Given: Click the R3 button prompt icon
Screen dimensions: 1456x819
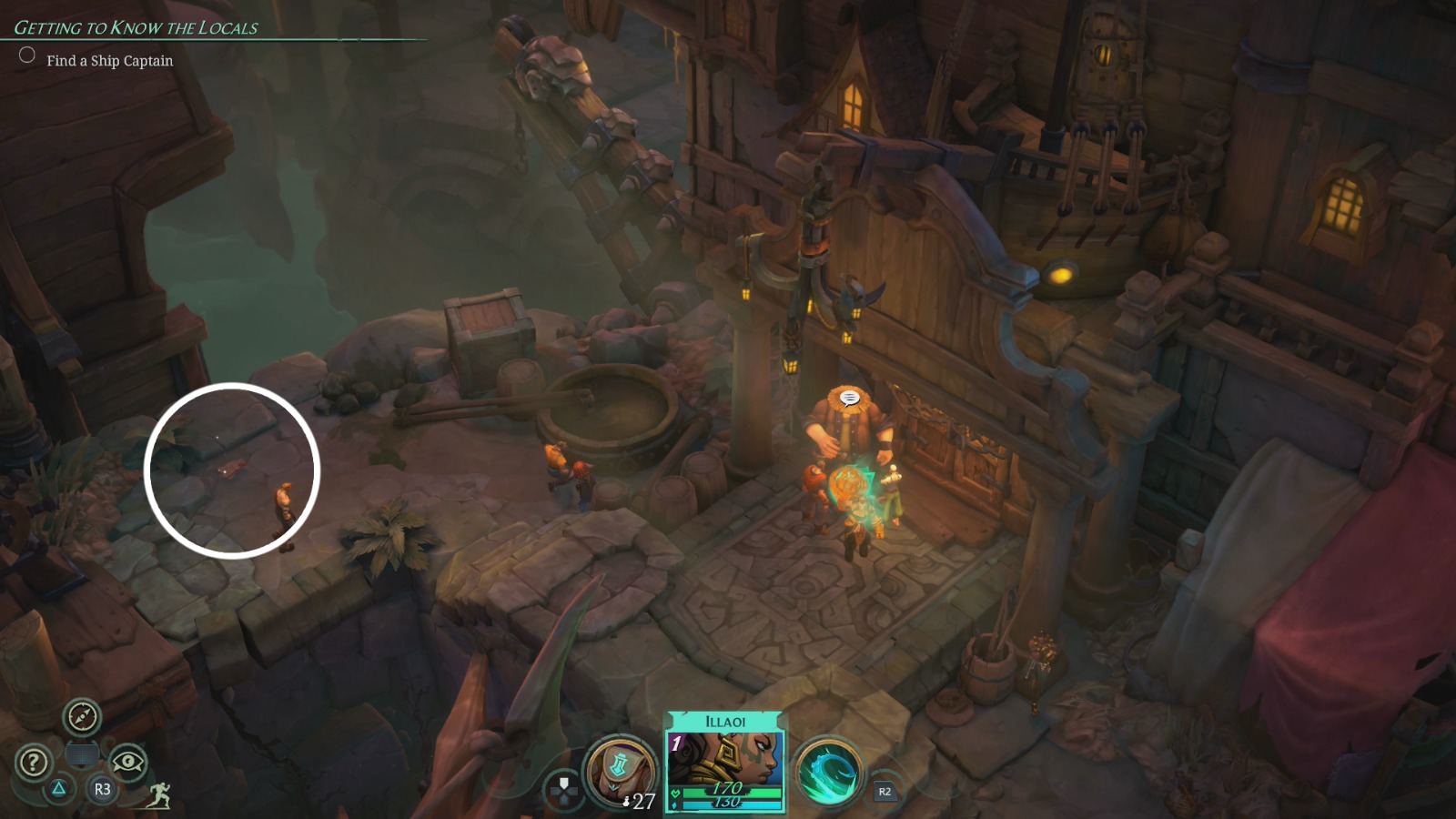Looking at the screenshot, I should 102,791.
